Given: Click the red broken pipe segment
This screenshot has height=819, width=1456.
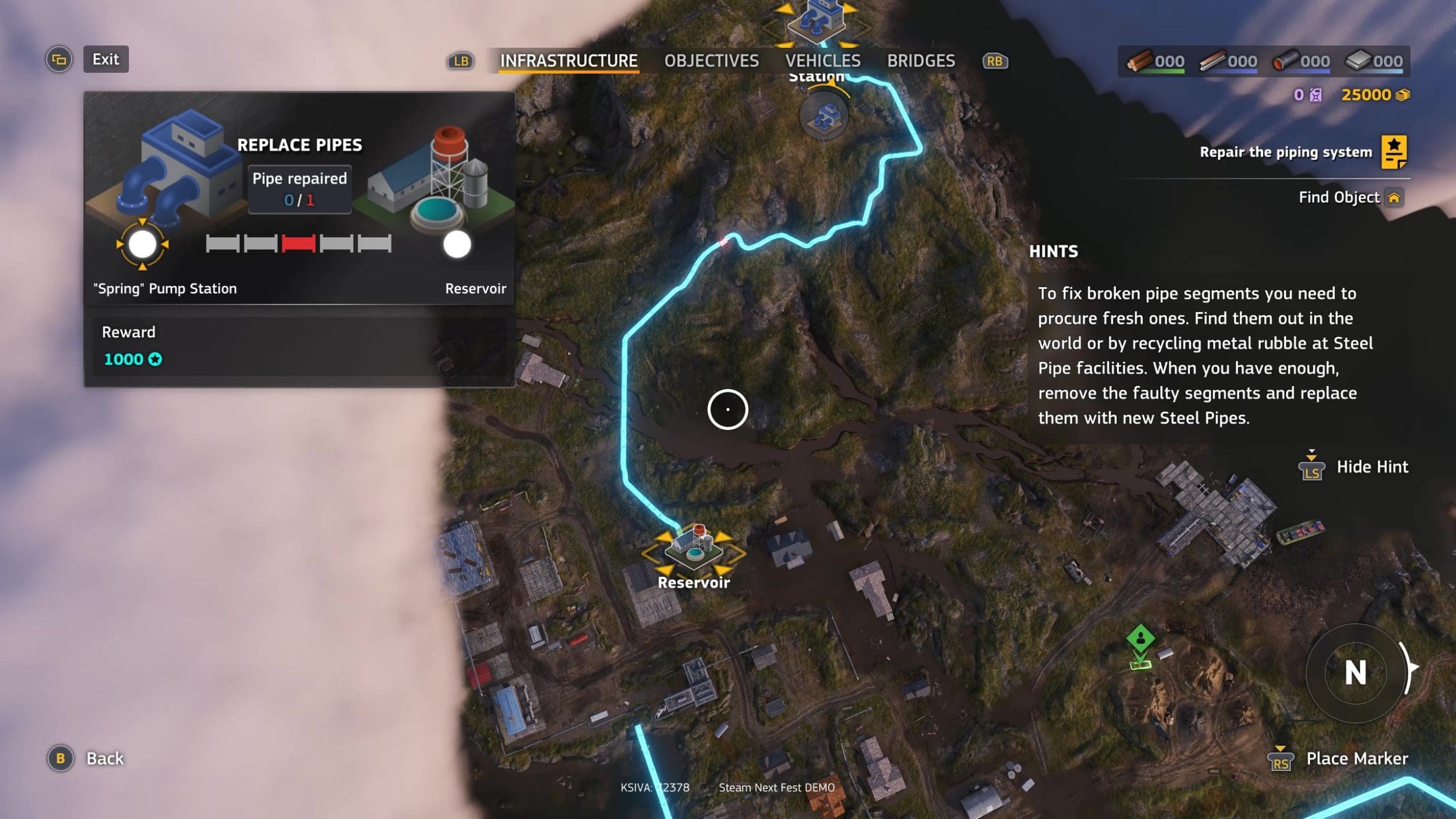Looking at the screenshot, I should tap(298, 243).
